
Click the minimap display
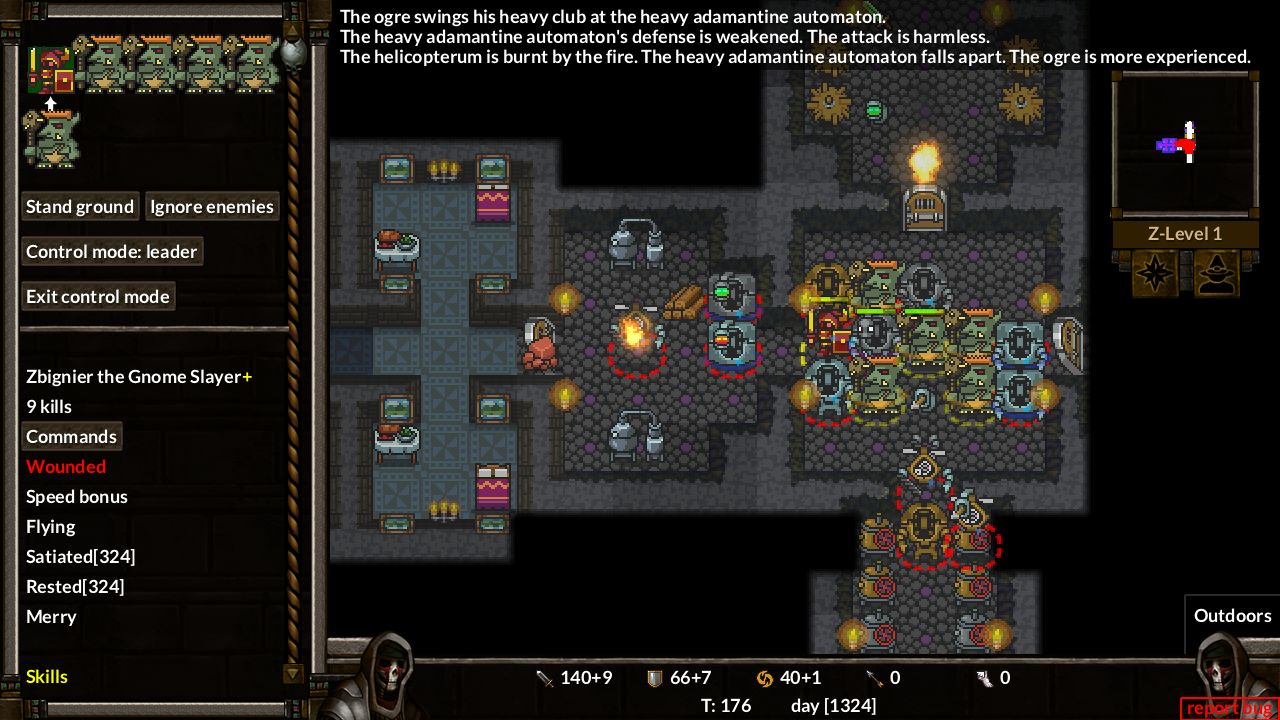1185,143
